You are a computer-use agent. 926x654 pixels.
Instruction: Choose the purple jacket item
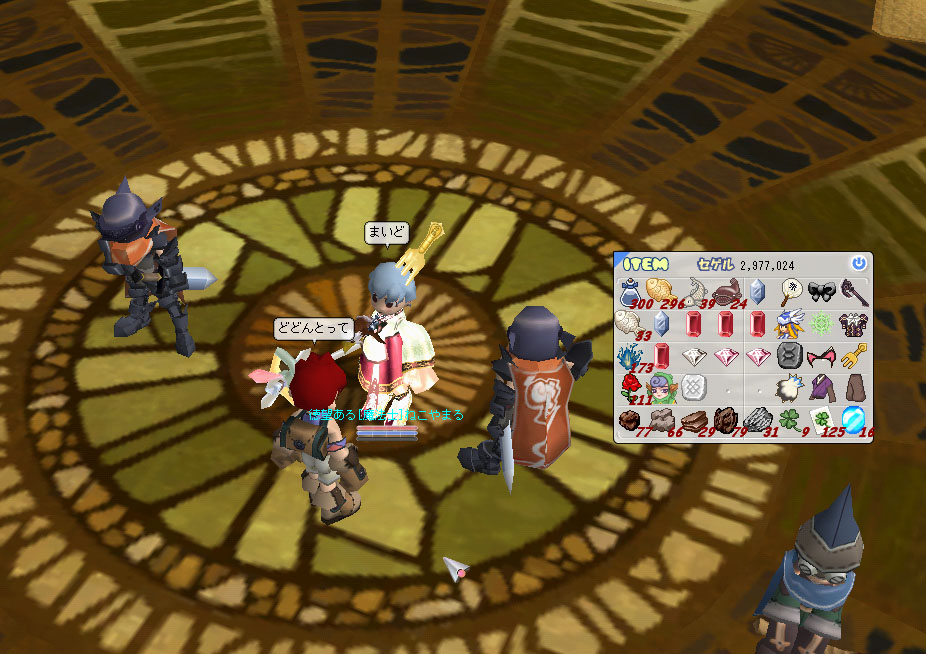click(821, 387)
